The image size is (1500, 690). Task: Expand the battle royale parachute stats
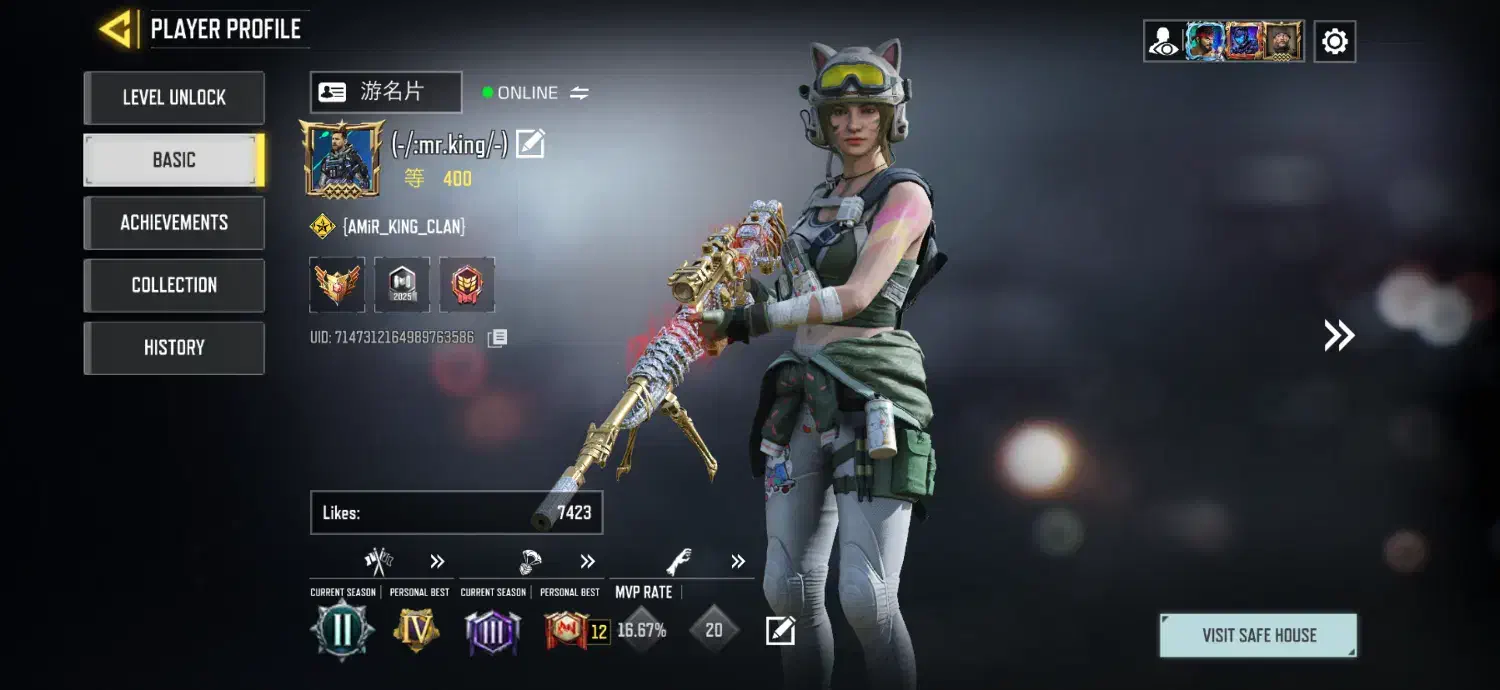(587, 561)
